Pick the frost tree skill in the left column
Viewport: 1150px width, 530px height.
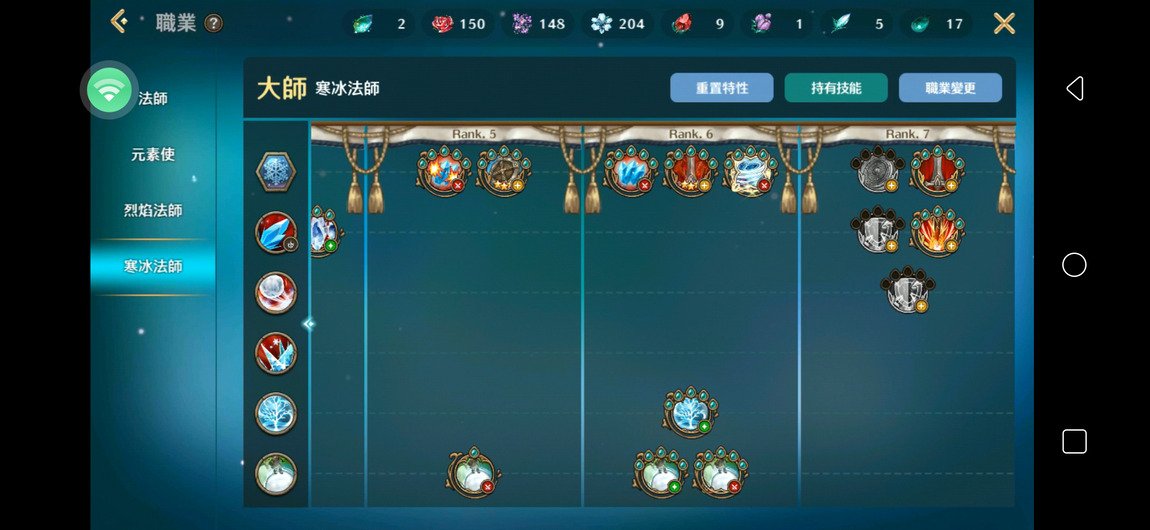[x=275, y=413]
